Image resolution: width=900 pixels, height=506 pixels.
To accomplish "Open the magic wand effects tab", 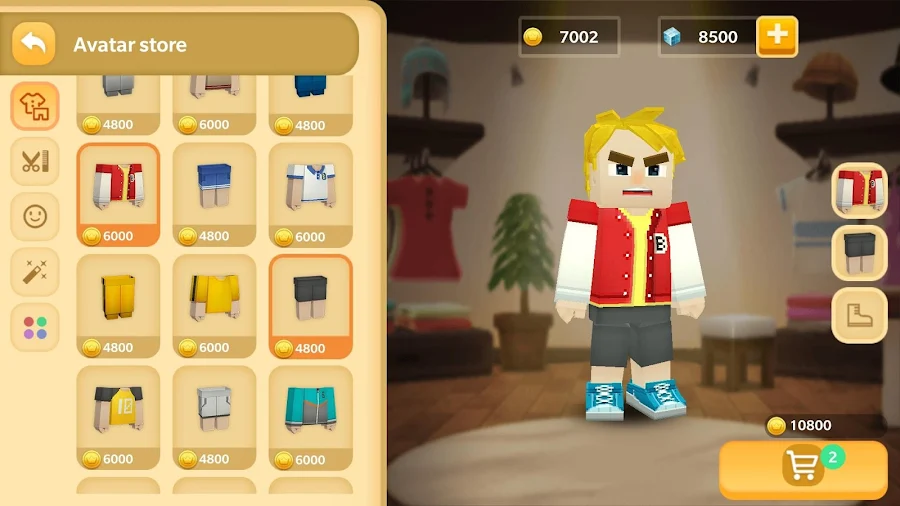I will [x=35, y=270].
